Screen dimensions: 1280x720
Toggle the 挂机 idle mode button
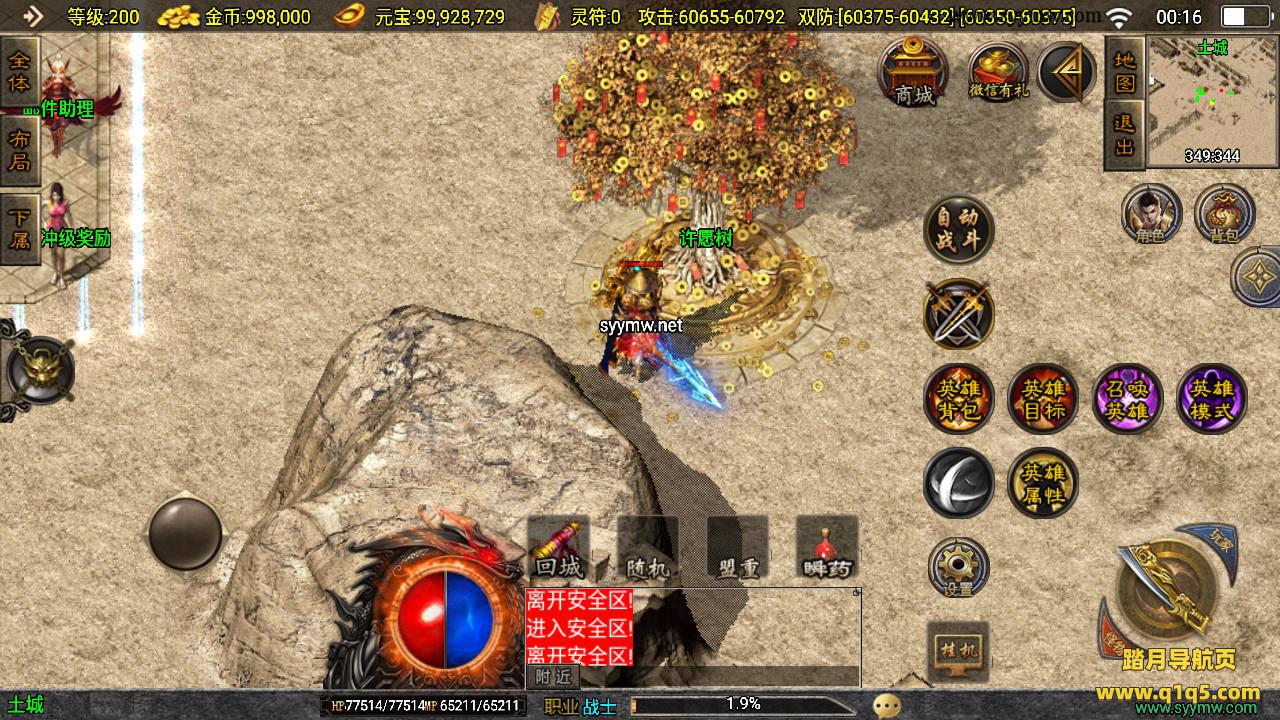click(x=957, y=651)
